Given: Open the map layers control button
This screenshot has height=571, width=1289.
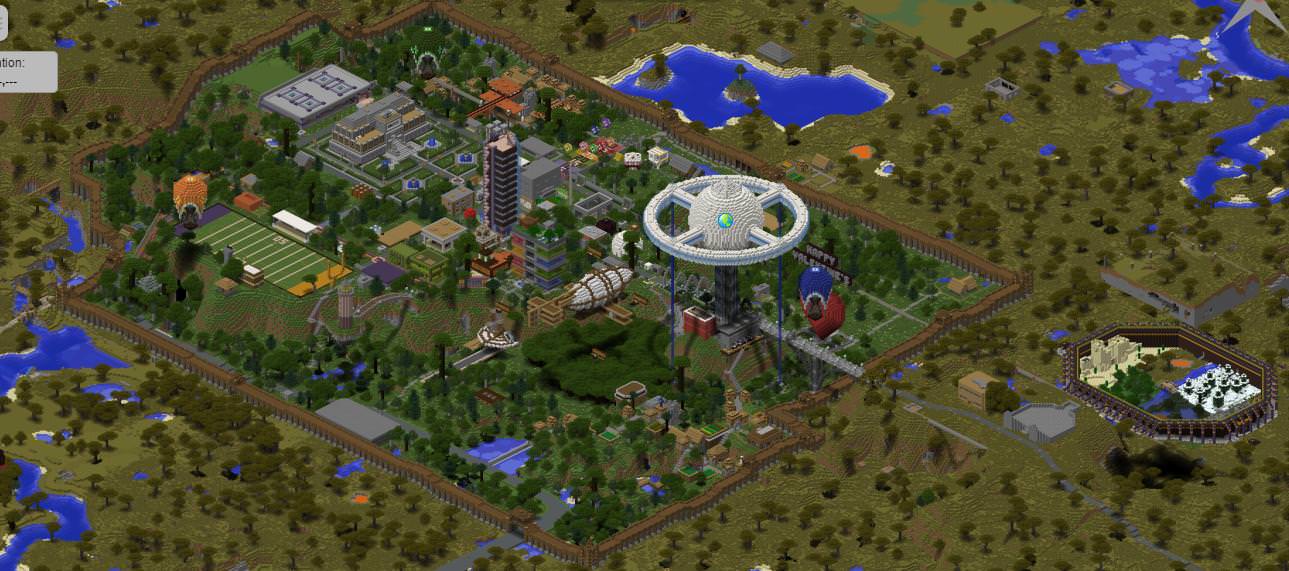Looking at the screenshot, I should [2, 17].
